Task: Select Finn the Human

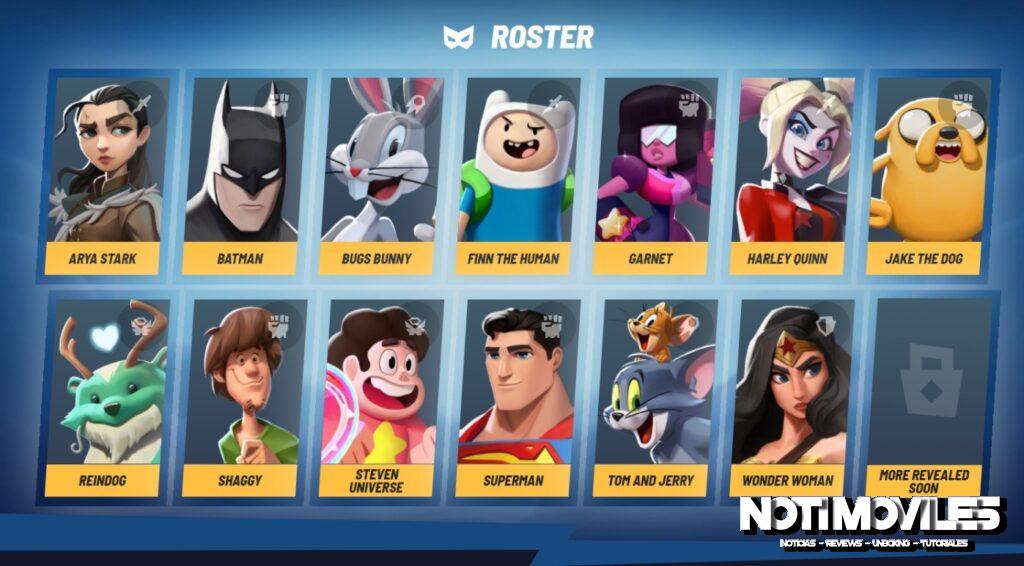Action: (x=515, y=175)
